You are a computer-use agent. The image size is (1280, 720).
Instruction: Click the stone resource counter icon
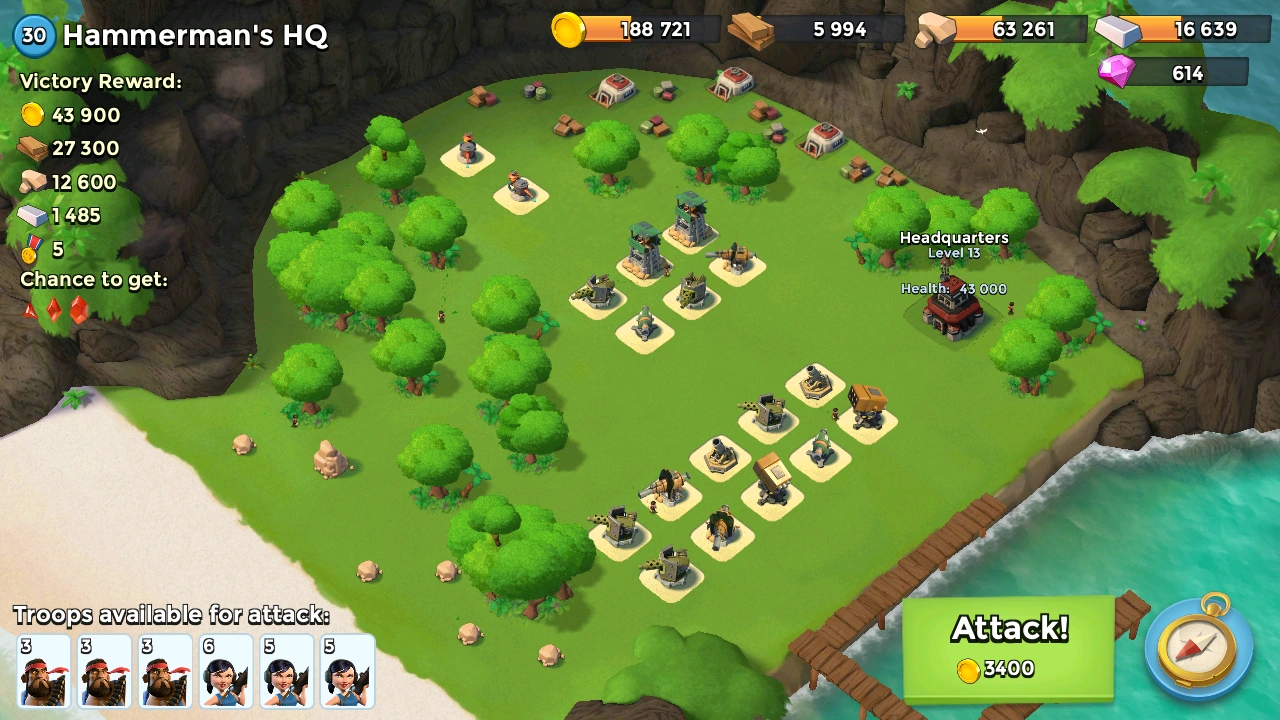tap(938, 29)
